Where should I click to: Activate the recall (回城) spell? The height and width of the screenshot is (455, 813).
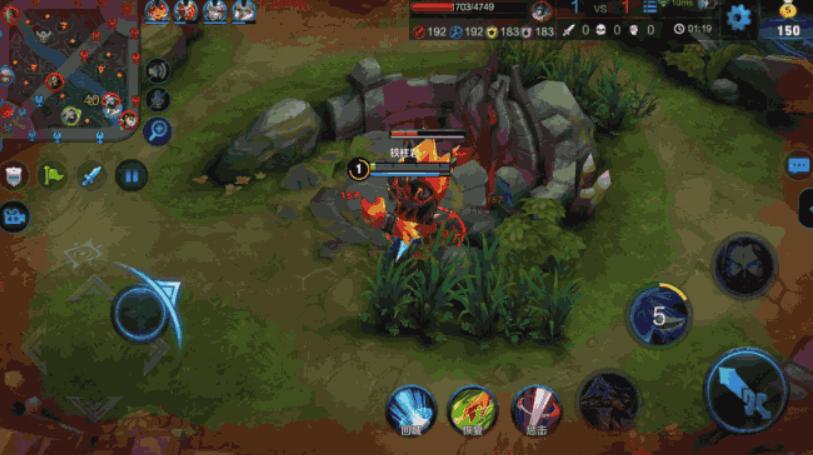click(412, 410)
